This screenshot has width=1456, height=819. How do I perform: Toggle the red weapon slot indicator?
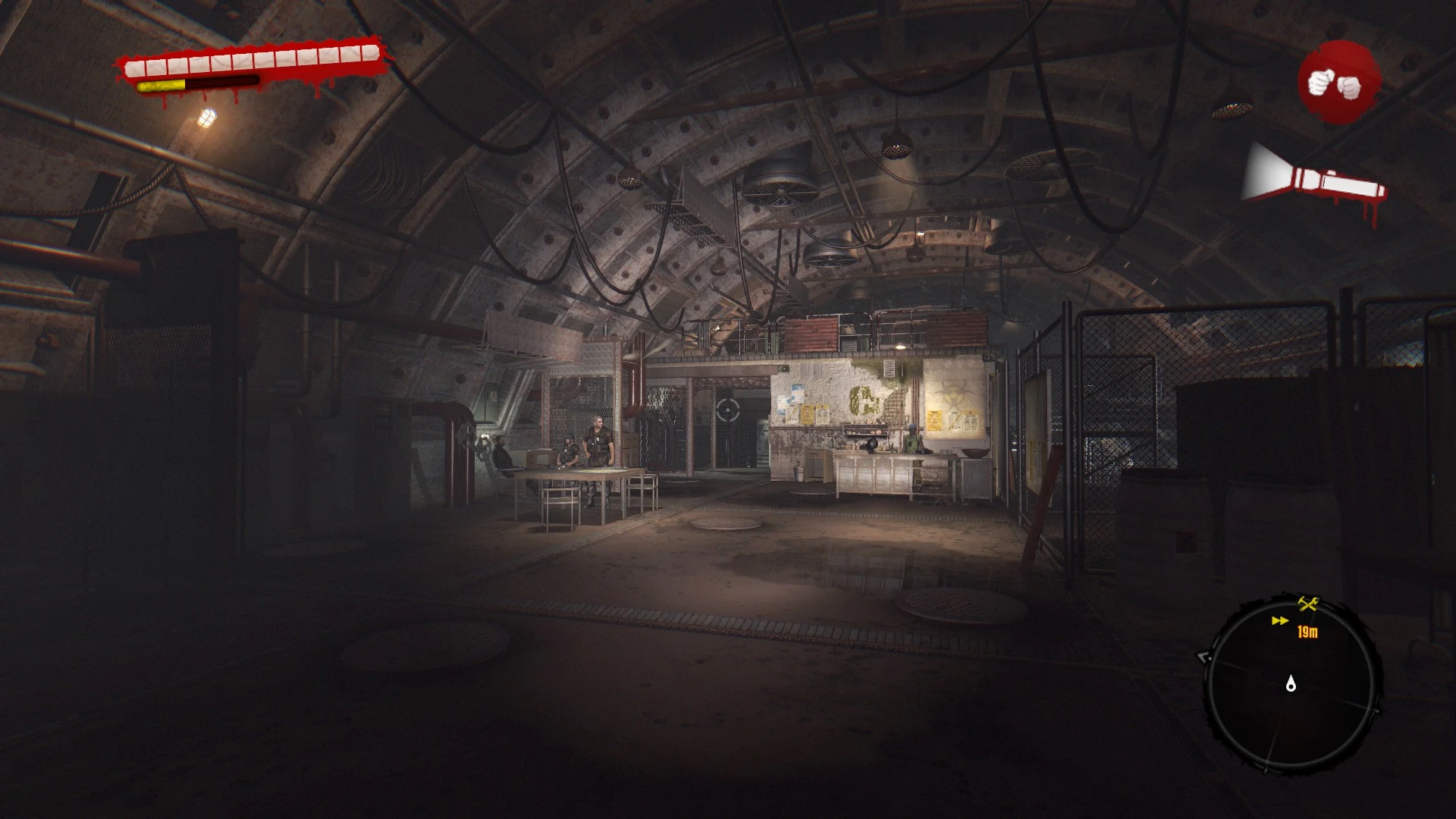tap(1341, 83)
